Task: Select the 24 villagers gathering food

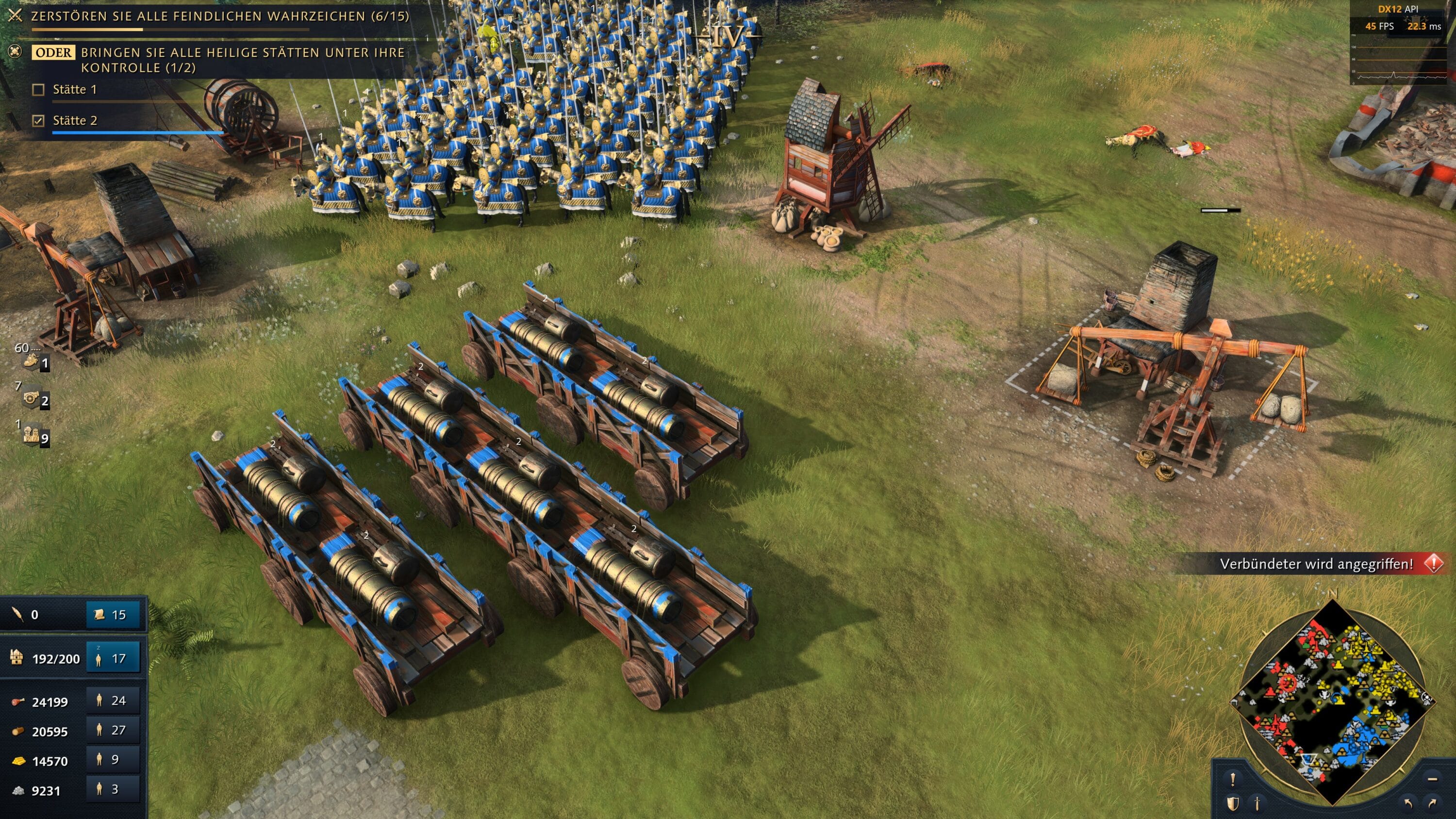Action: (x=113, y=701)
